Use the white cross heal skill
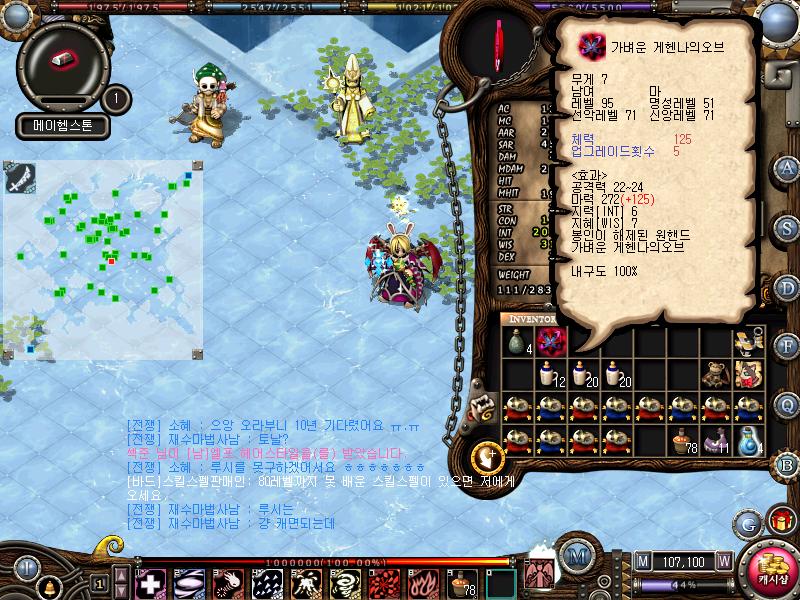 tap(151, 584)
